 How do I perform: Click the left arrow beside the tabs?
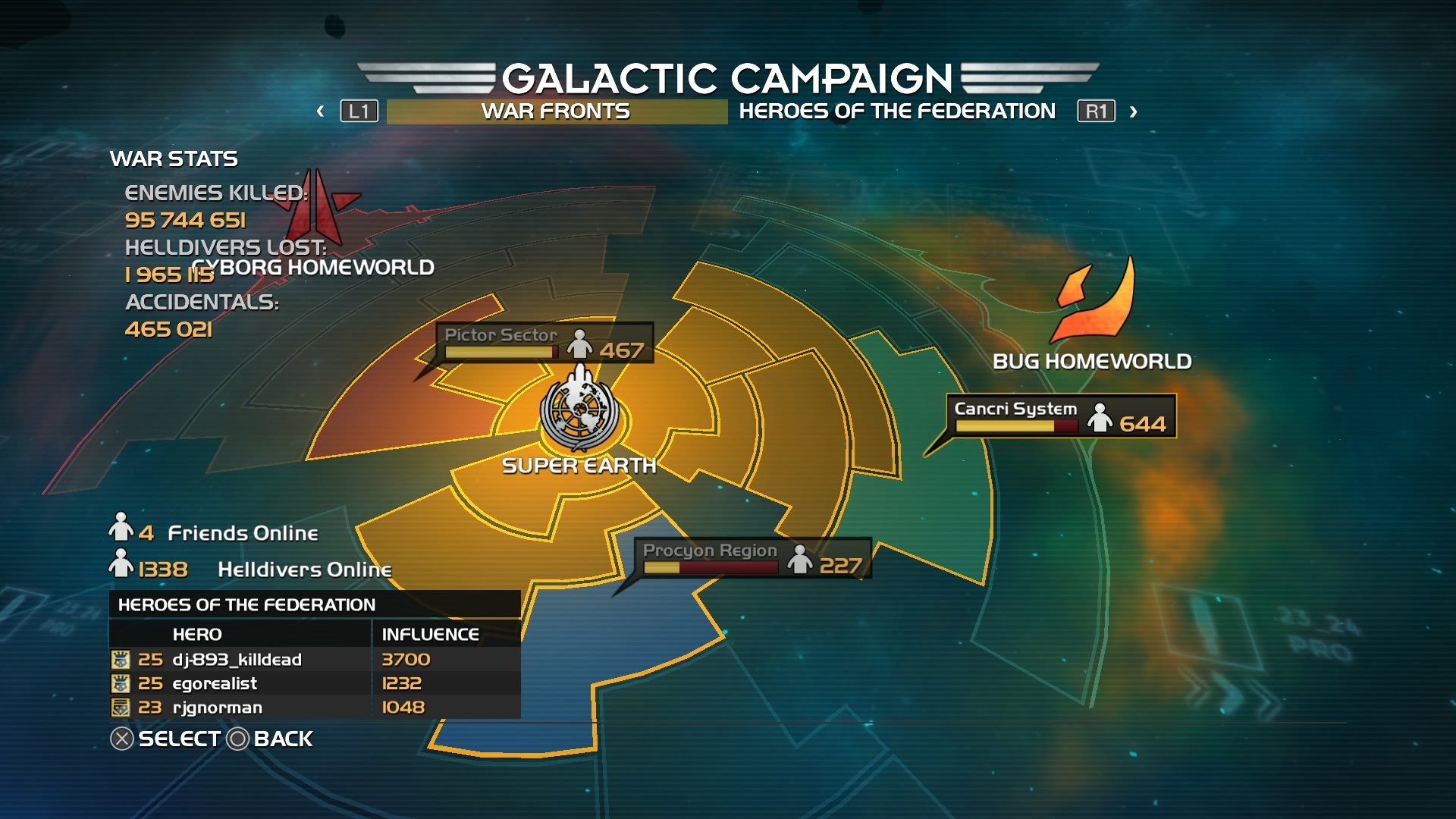click(x=321, y=111)
